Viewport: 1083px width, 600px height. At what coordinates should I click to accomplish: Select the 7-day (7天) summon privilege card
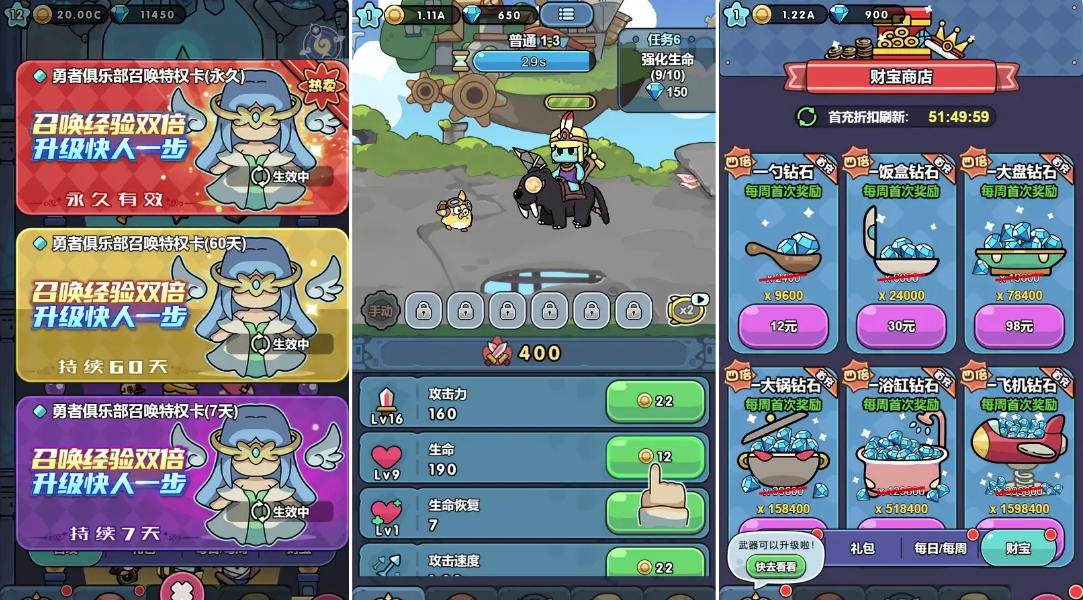(182, 472)
